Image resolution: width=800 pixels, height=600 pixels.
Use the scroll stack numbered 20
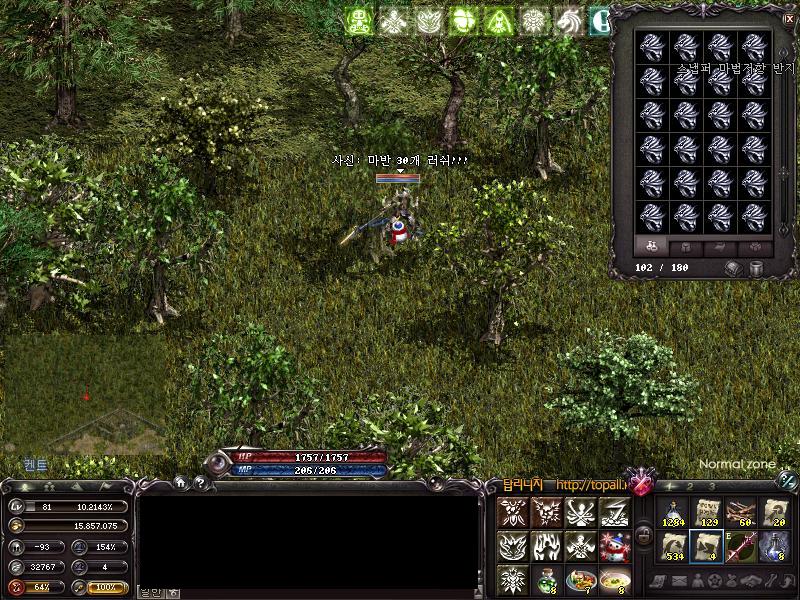click(x=774, y=512)
